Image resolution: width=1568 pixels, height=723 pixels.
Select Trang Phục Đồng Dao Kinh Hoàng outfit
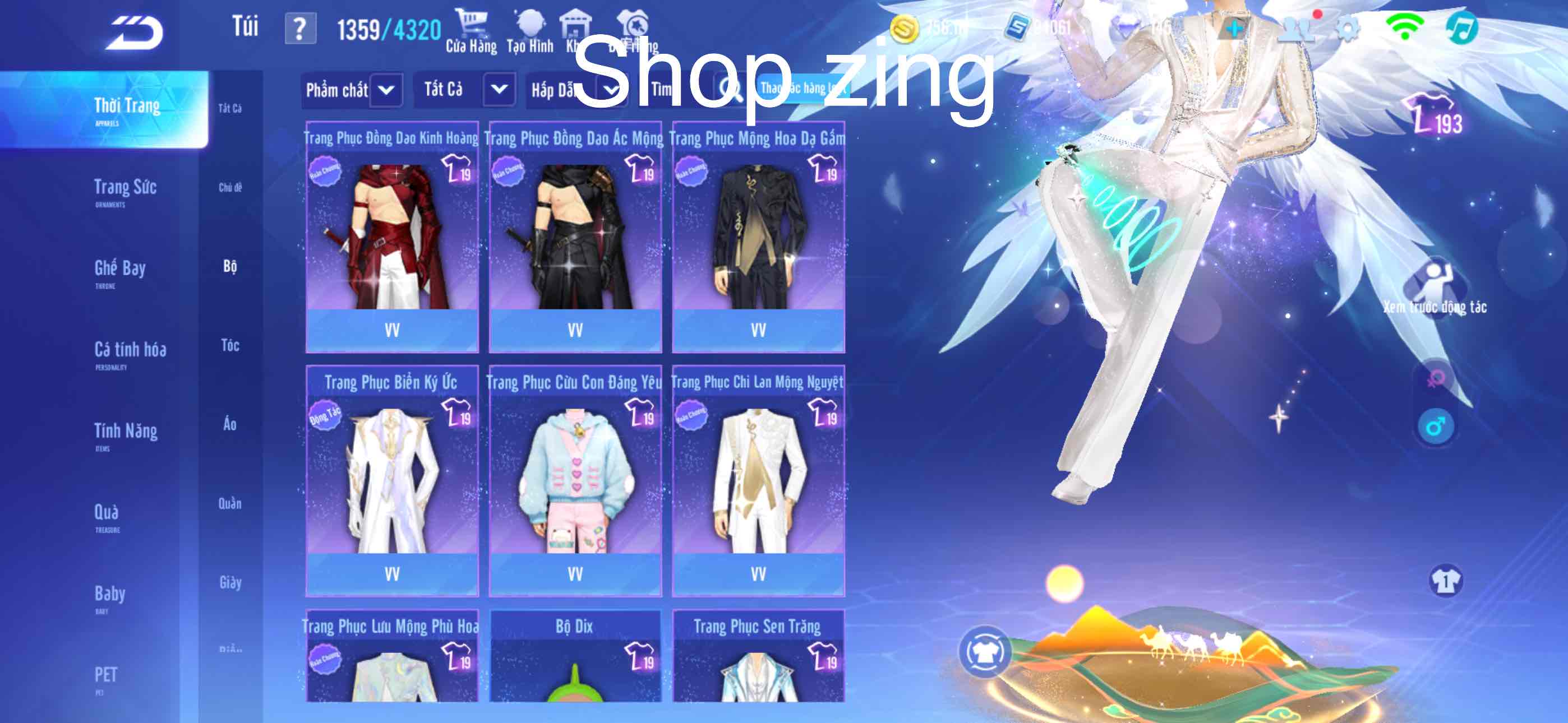point(392,237)
